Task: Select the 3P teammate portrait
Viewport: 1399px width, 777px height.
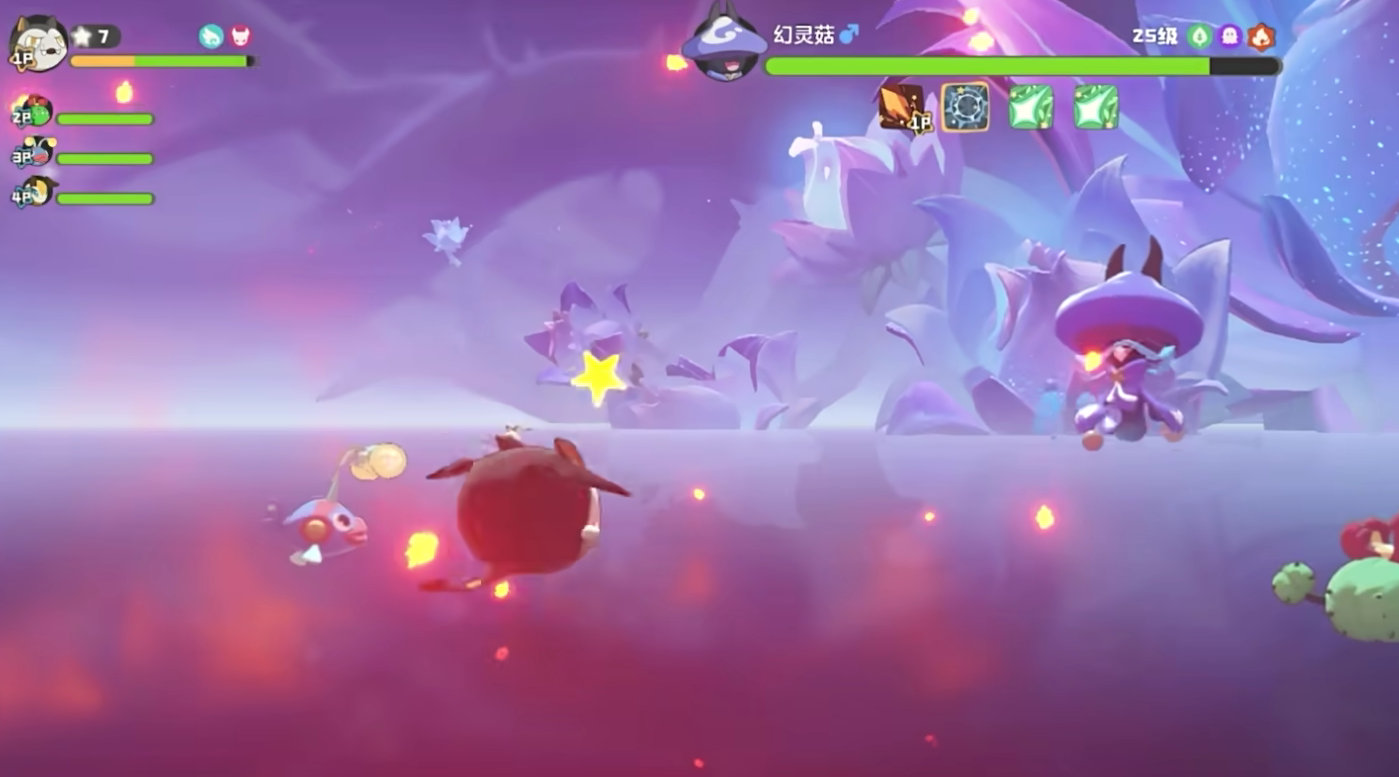Action: click(x=36, y=152)
